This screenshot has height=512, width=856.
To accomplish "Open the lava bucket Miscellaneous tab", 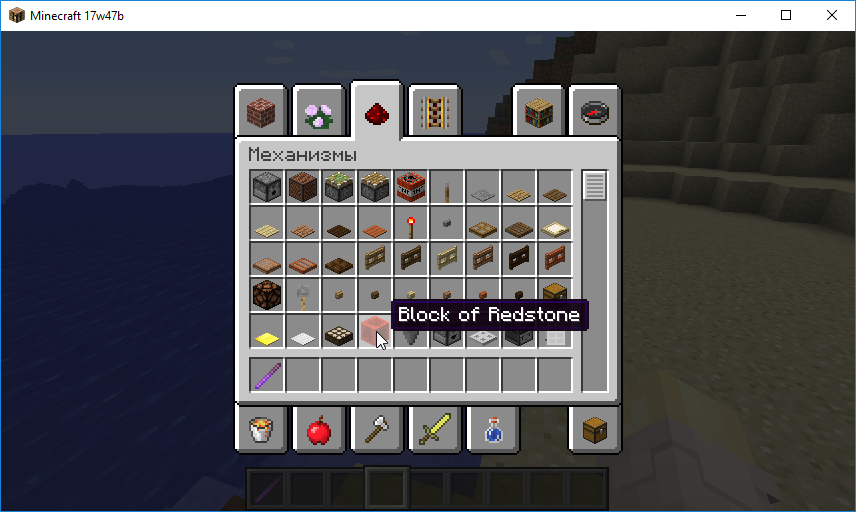I will tap(261, 430).
